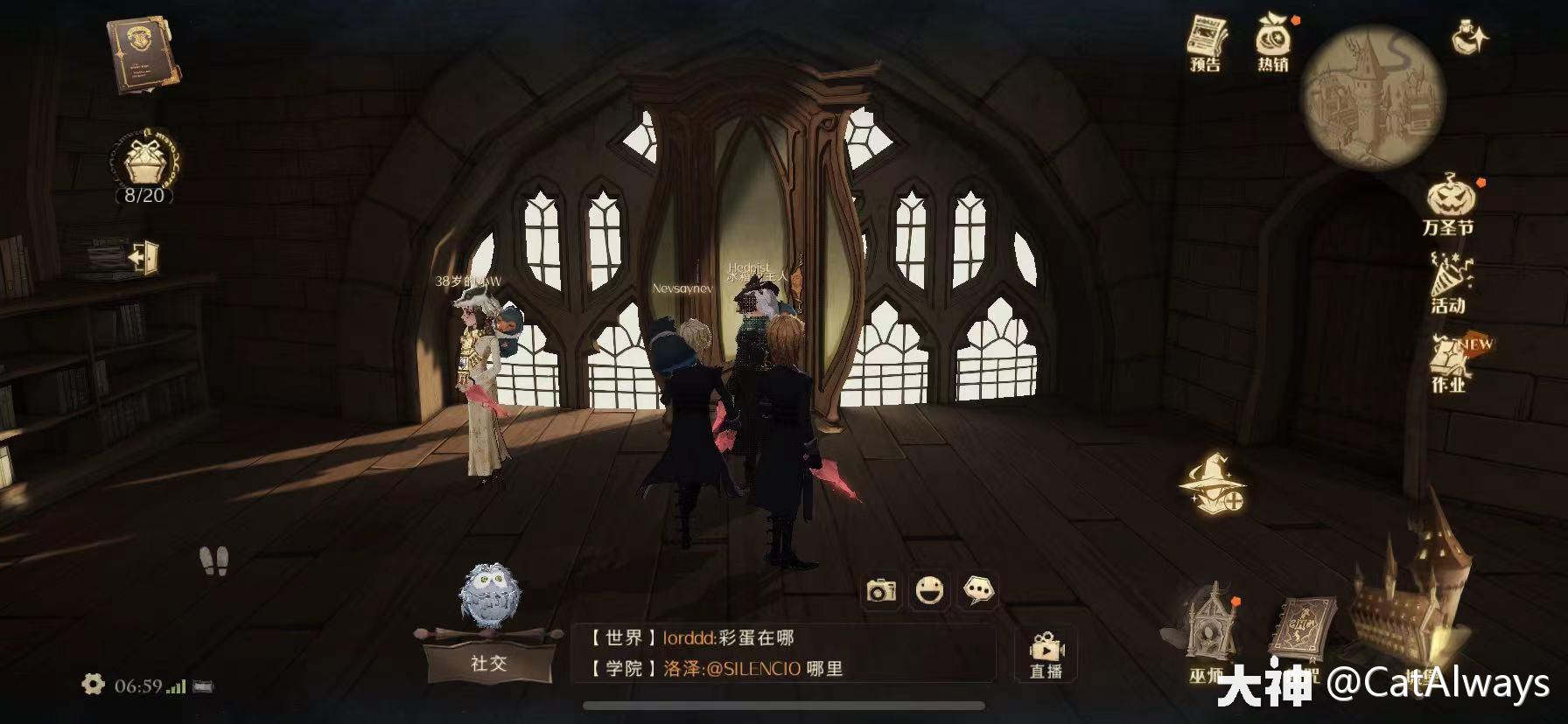Tap the footprints icon
The image size is (1568, 724).
click(x=213, y=560)
